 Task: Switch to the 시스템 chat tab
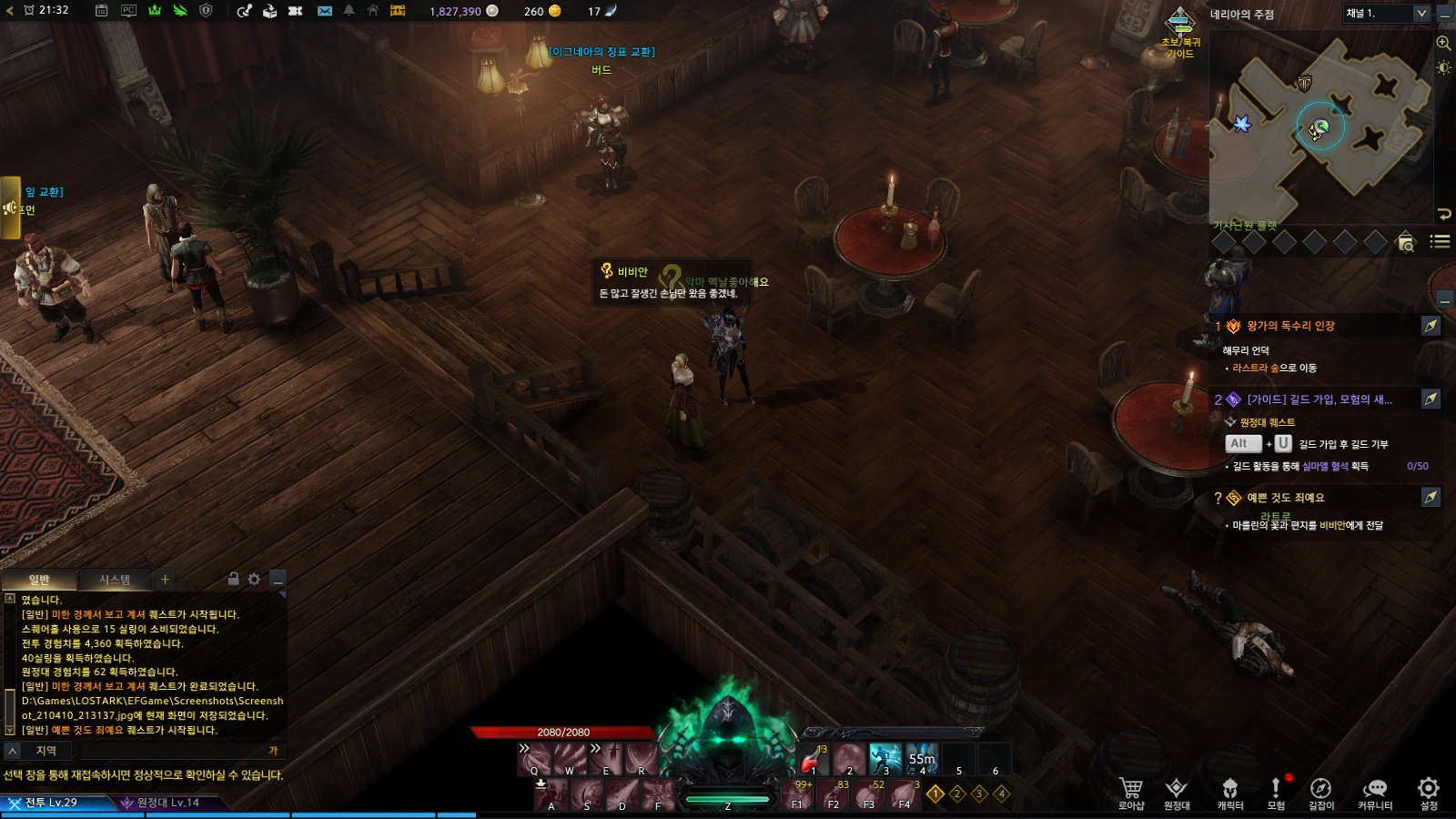(115, 580)
